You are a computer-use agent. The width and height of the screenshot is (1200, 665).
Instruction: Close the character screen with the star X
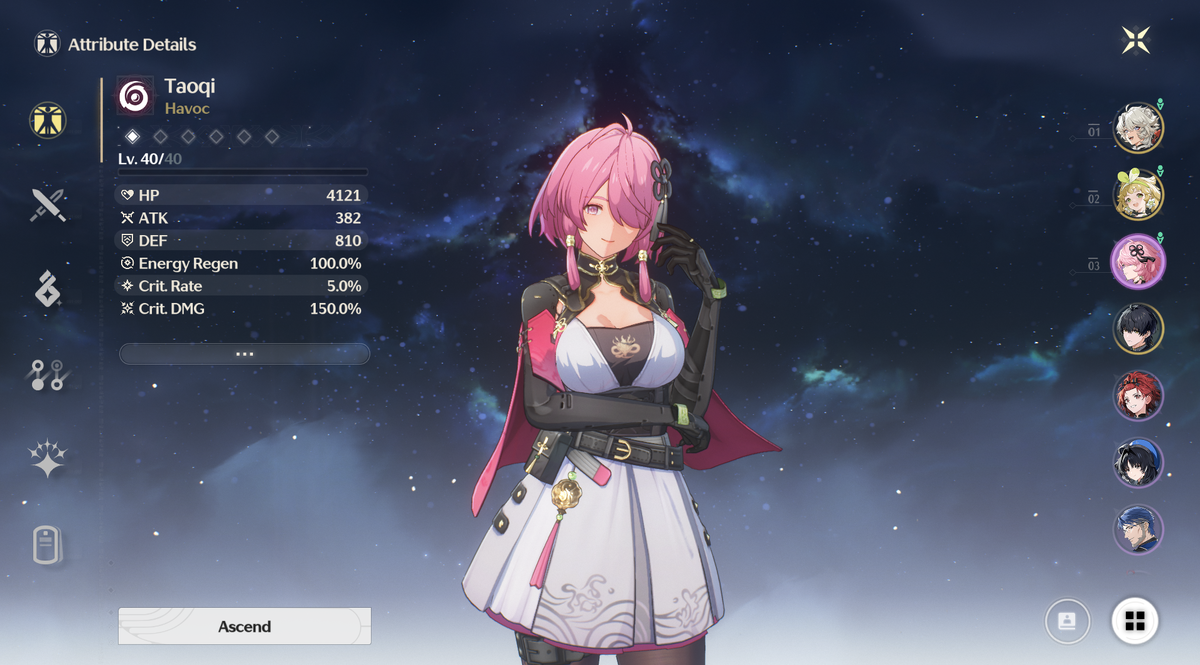(x=1136, y=40)
